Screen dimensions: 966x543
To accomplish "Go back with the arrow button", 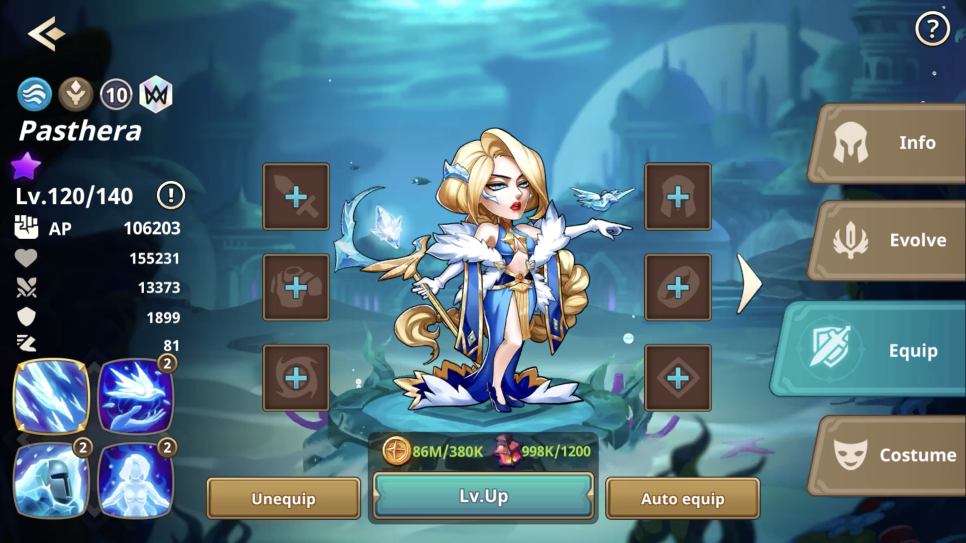I will tap(46, 33).
